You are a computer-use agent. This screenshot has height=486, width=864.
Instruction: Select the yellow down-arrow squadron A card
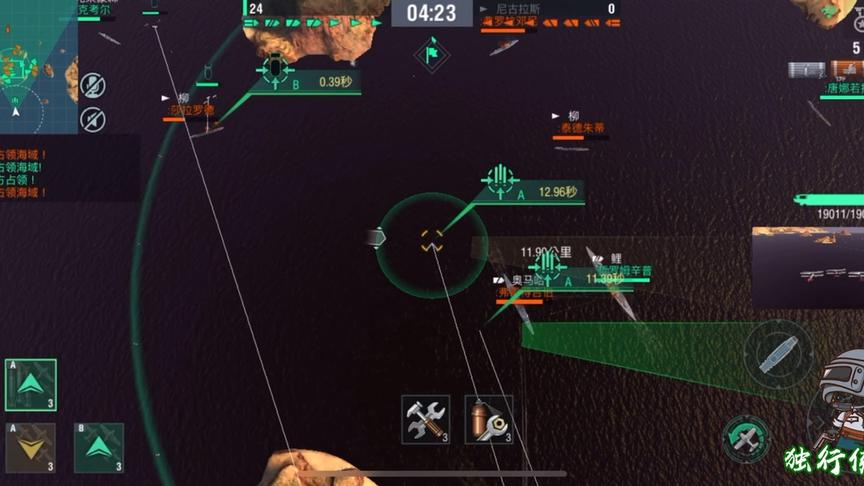31,447
